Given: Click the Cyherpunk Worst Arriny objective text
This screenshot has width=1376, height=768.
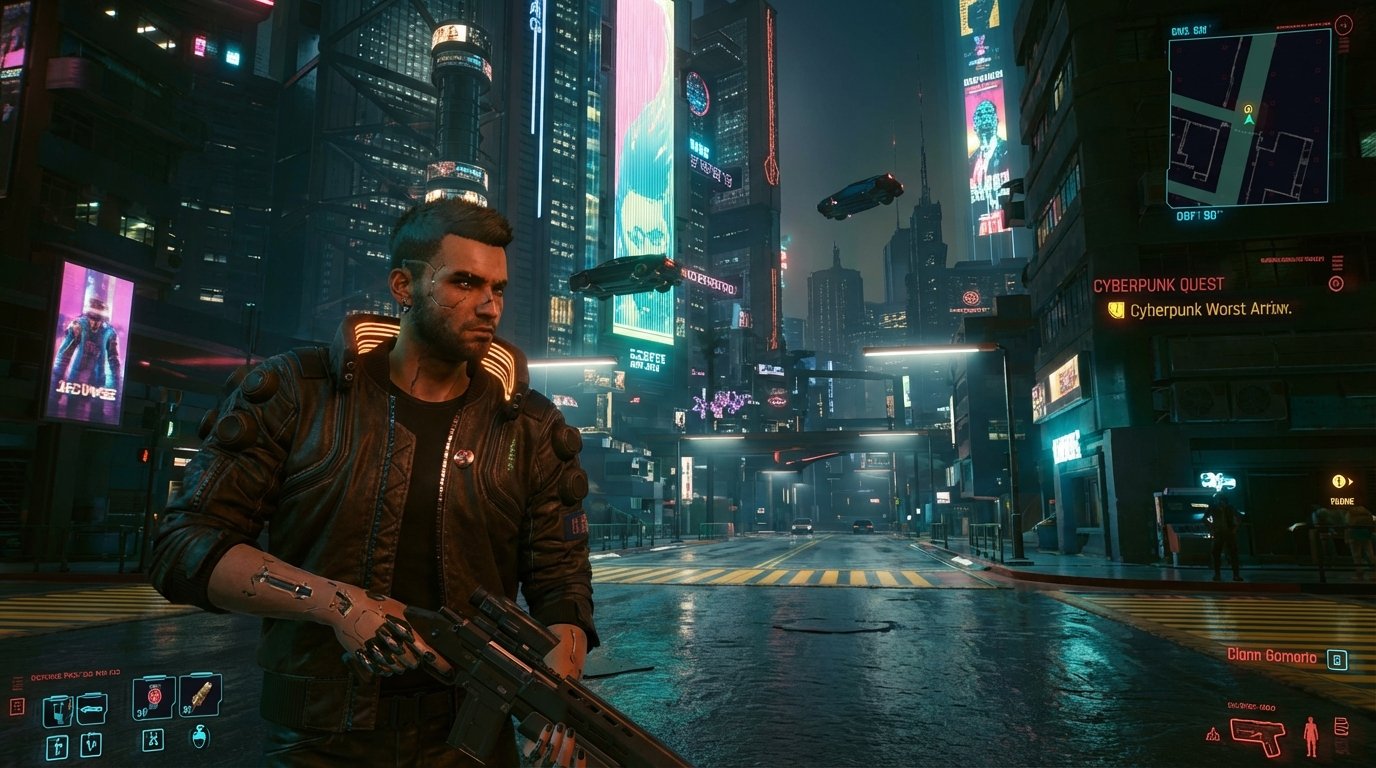Looking at the screenshot, I should [1210, 310].
